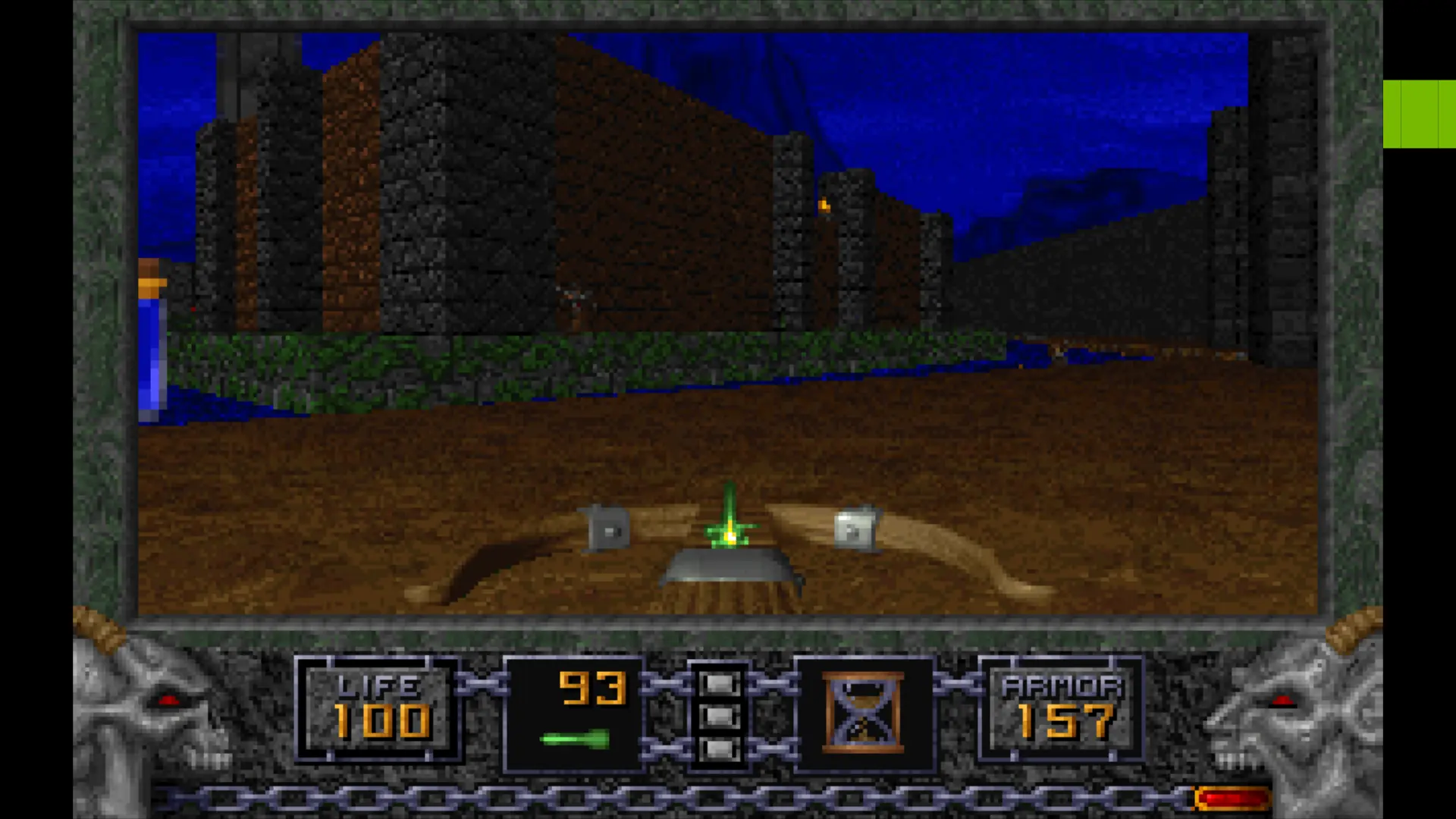Click the ammo count showing 93
The width and height of the screenshot is (1456, 819).
593,689
